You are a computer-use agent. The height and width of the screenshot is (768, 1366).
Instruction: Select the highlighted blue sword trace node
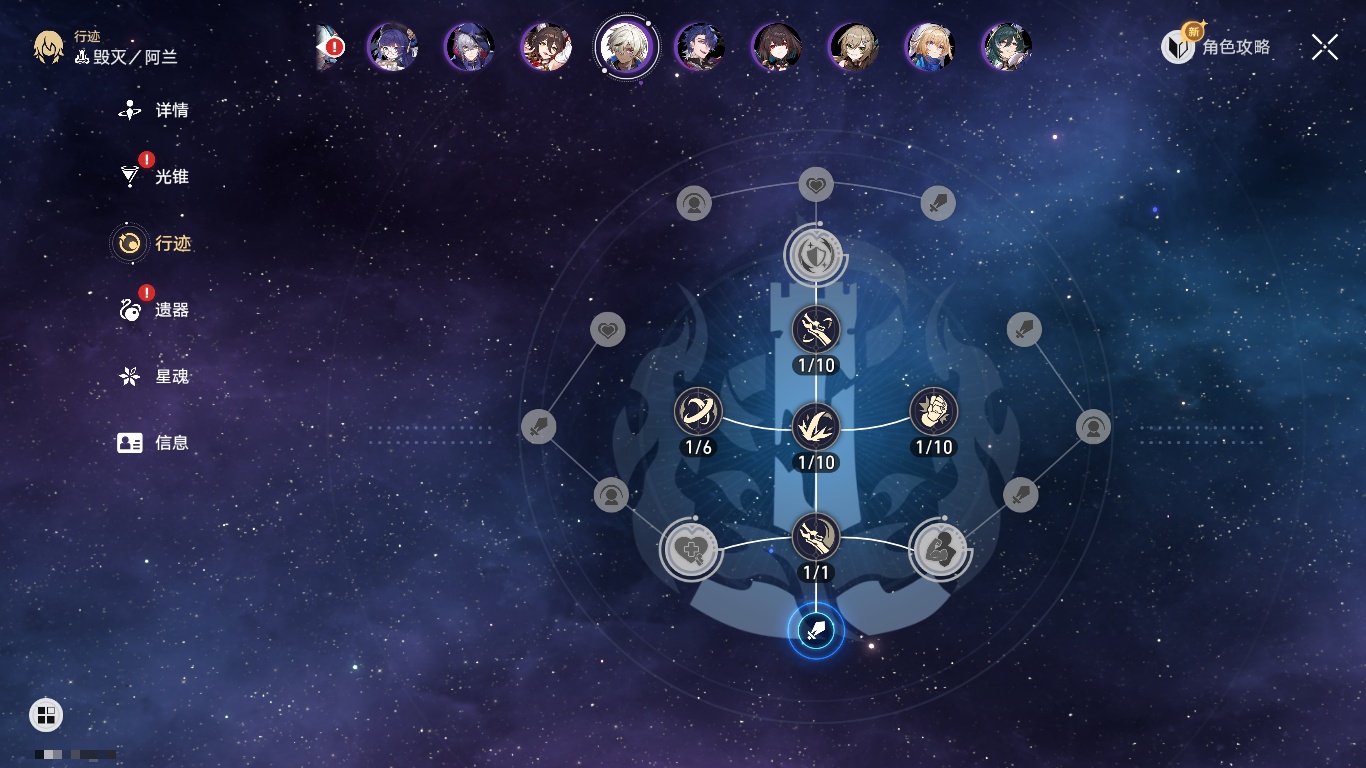point(816,631)
